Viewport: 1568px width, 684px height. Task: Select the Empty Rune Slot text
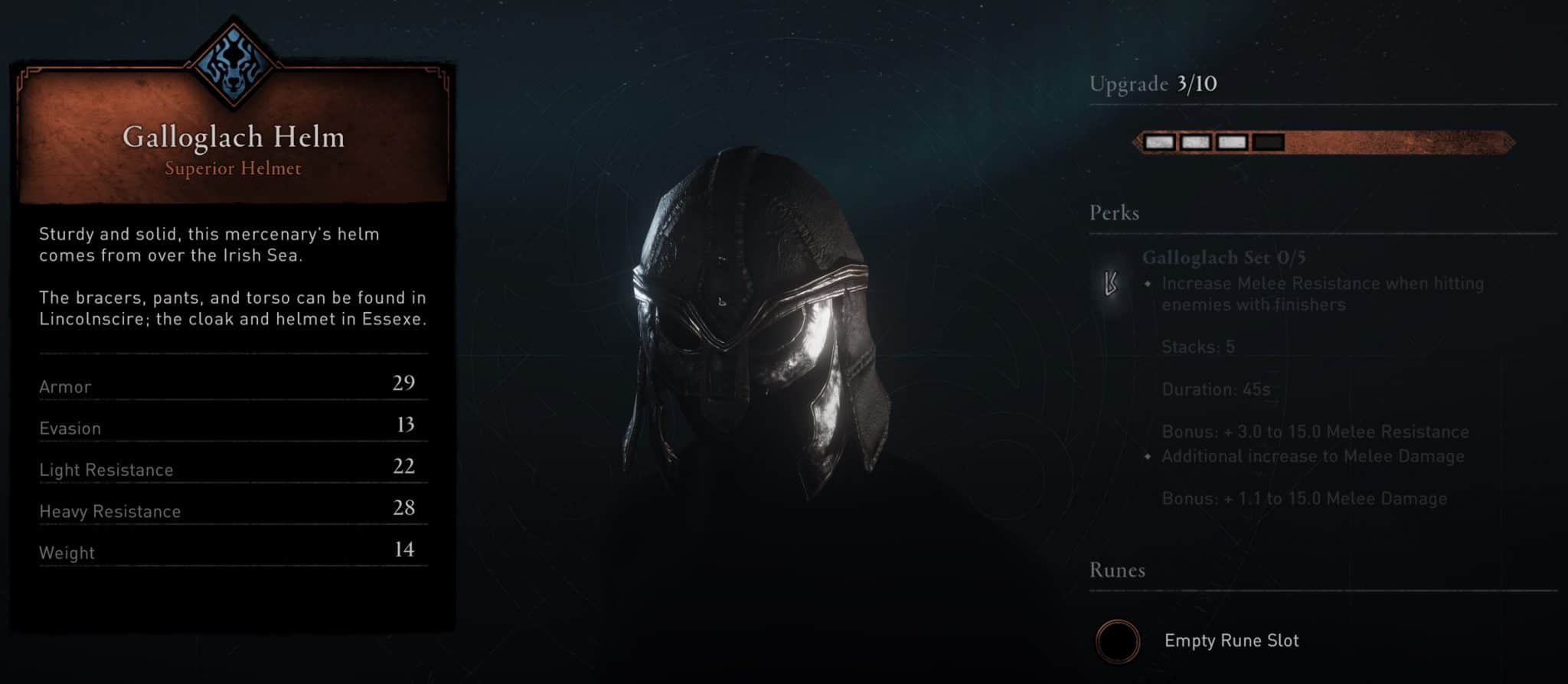[x=1232, y=642]
